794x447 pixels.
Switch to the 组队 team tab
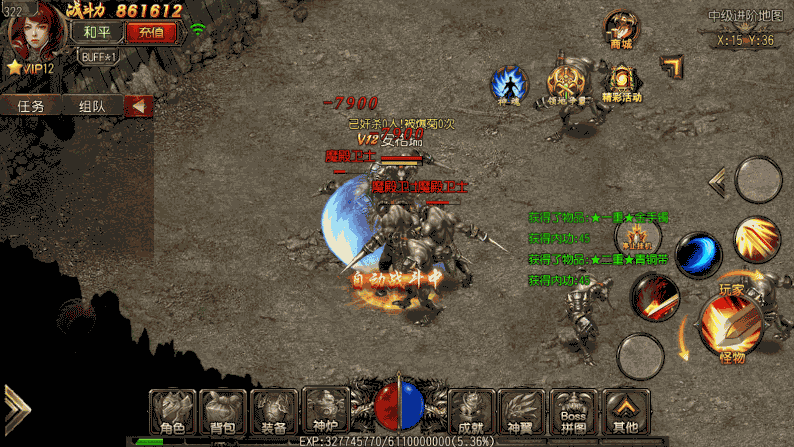[x=92, y=105]
